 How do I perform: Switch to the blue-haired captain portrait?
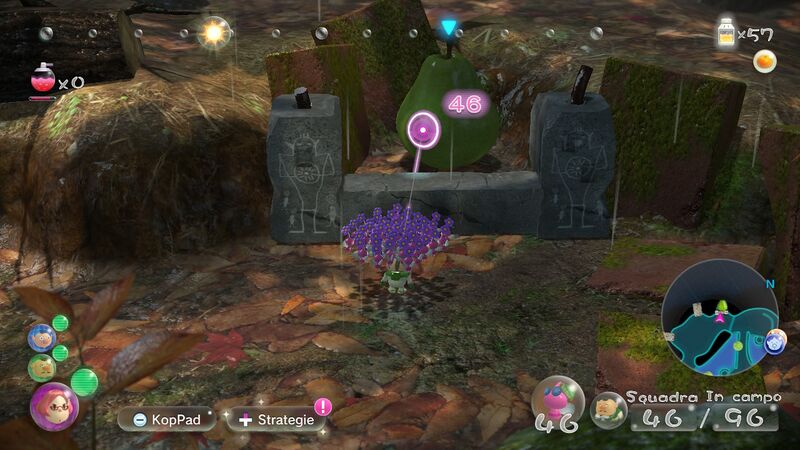pos(40,338)
